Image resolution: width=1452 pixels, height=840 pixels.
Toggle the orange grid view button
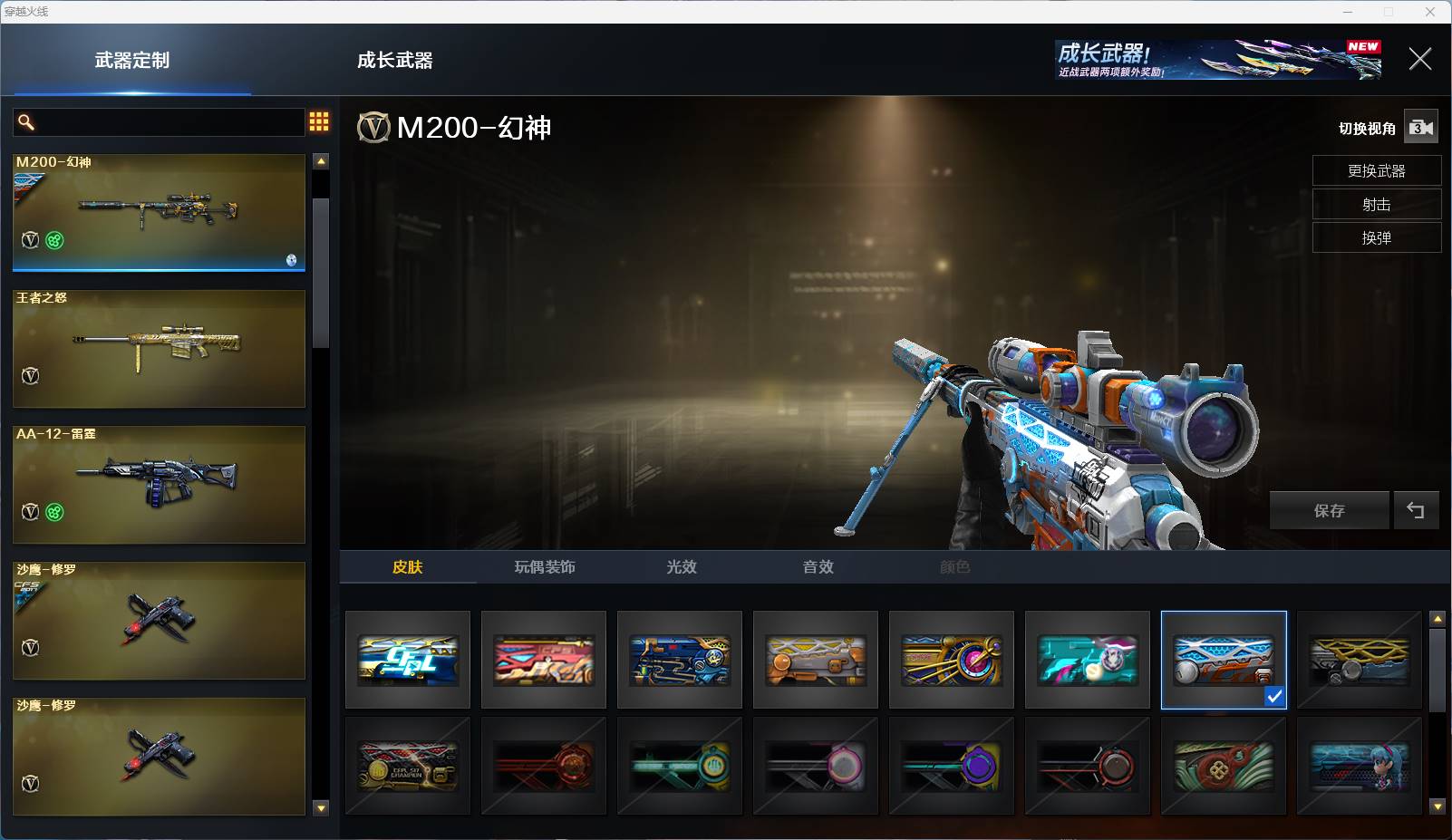coord(319,121)
